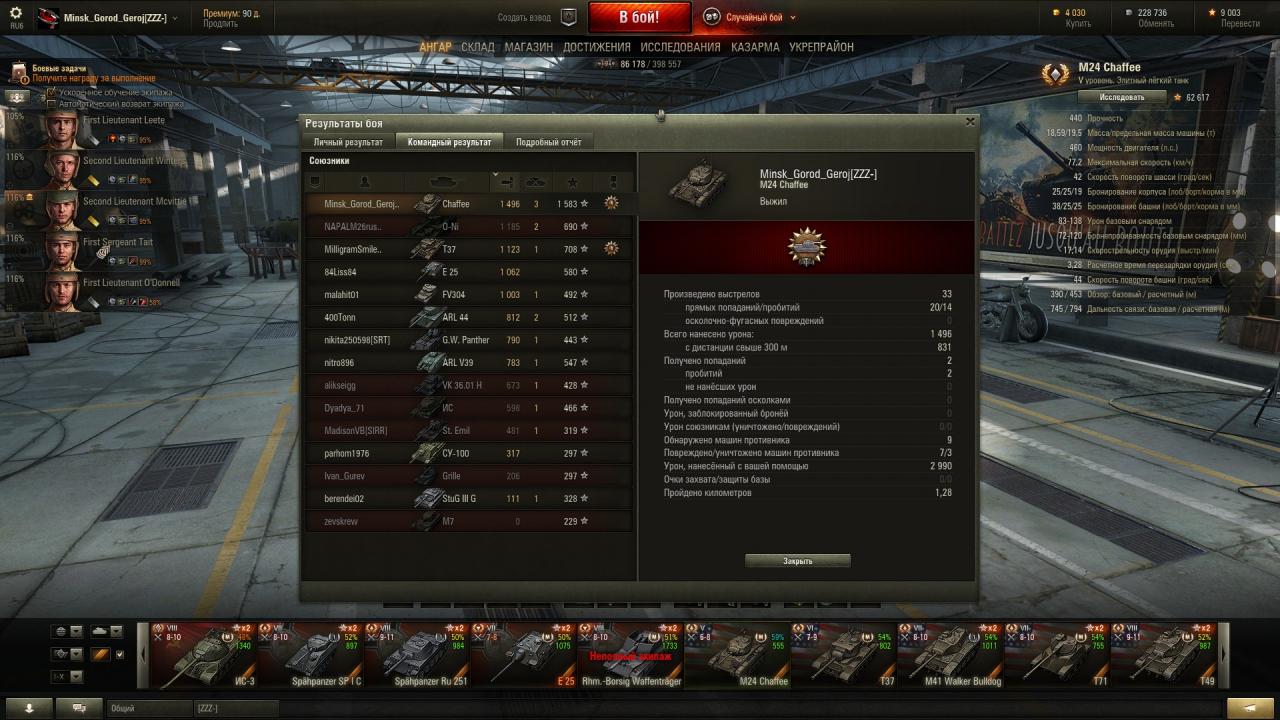Open ДОСТИЖЕНИЯ section
Screen dimensions: 1280x720
596,47
